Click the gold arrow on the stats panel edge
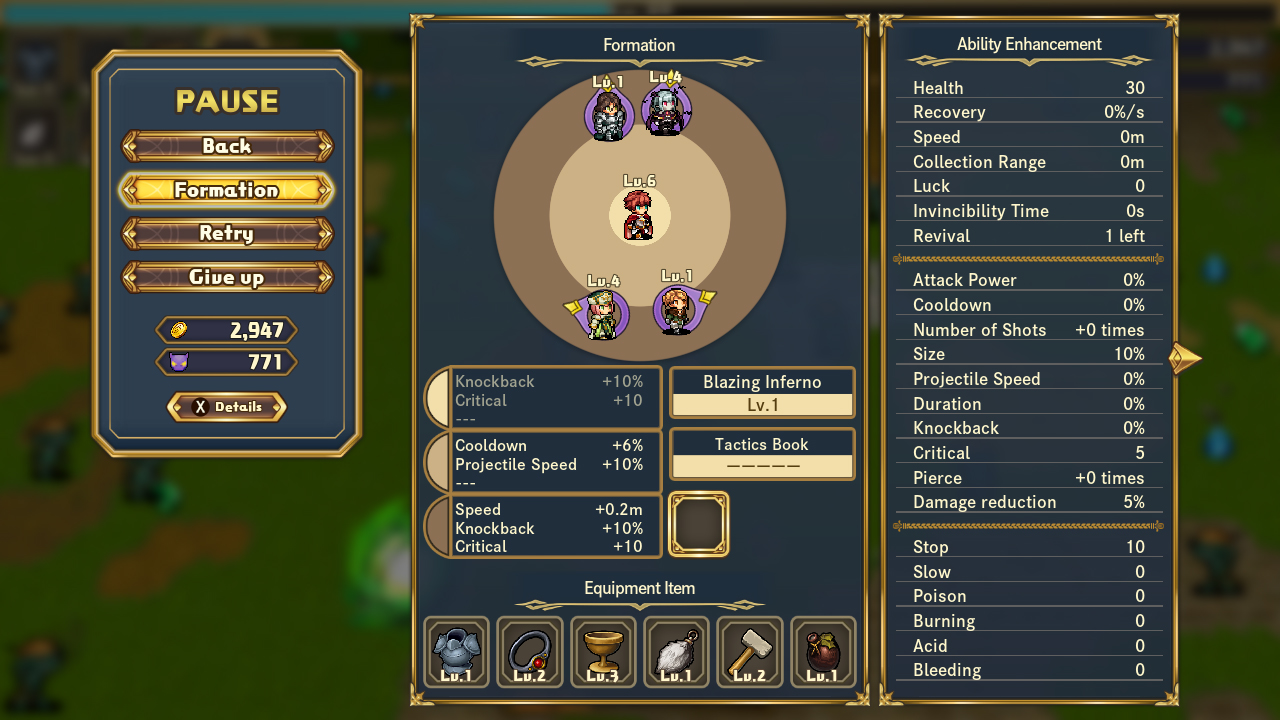 (x=1186, y=357)
